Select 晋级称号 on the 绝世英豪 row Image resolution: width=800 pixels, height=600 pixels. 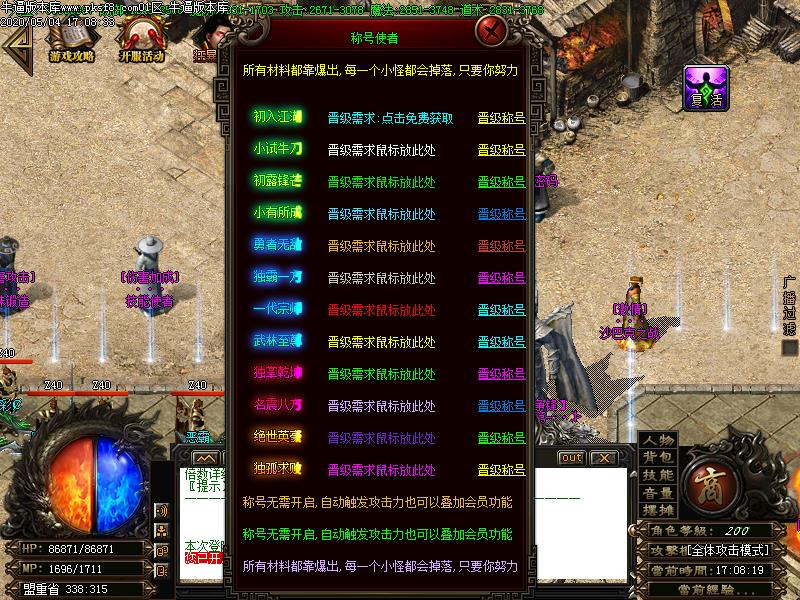(501, 438)
